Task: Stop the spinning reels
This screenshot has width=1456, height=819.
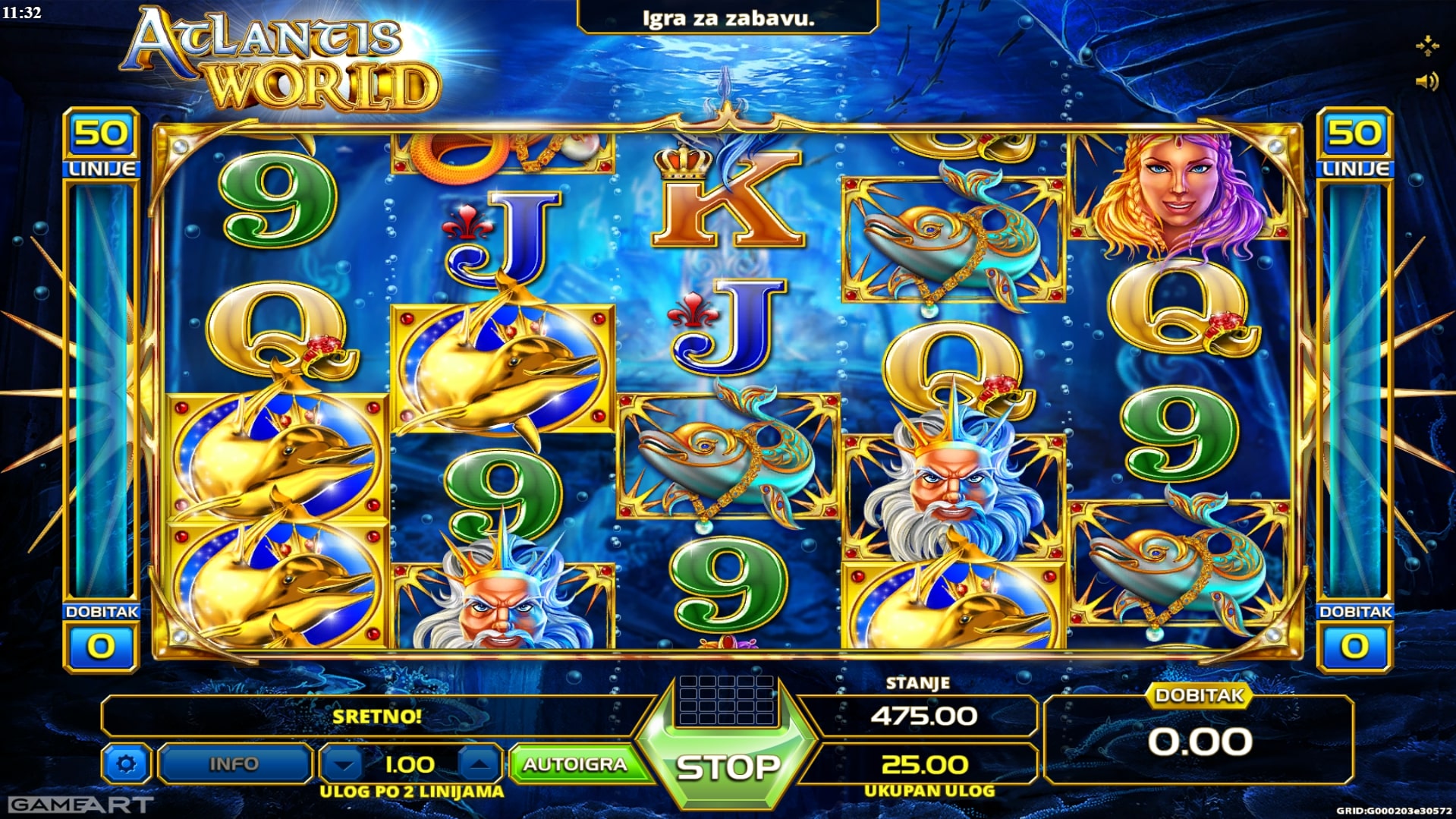Action: pyautogui.click(x=727, y=767)
